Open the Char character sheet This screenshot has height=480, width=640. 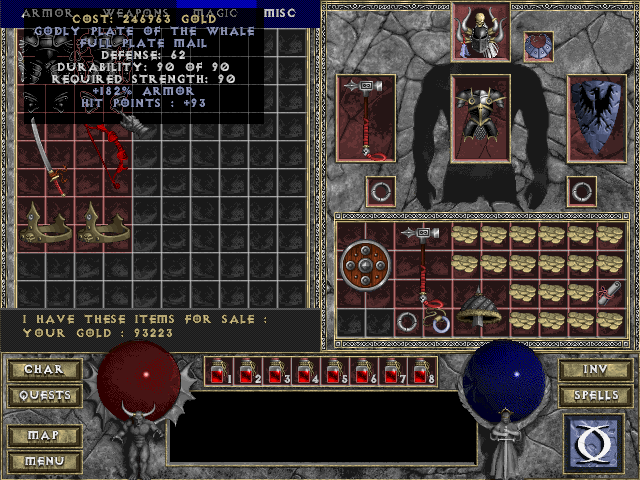point(44,370)
